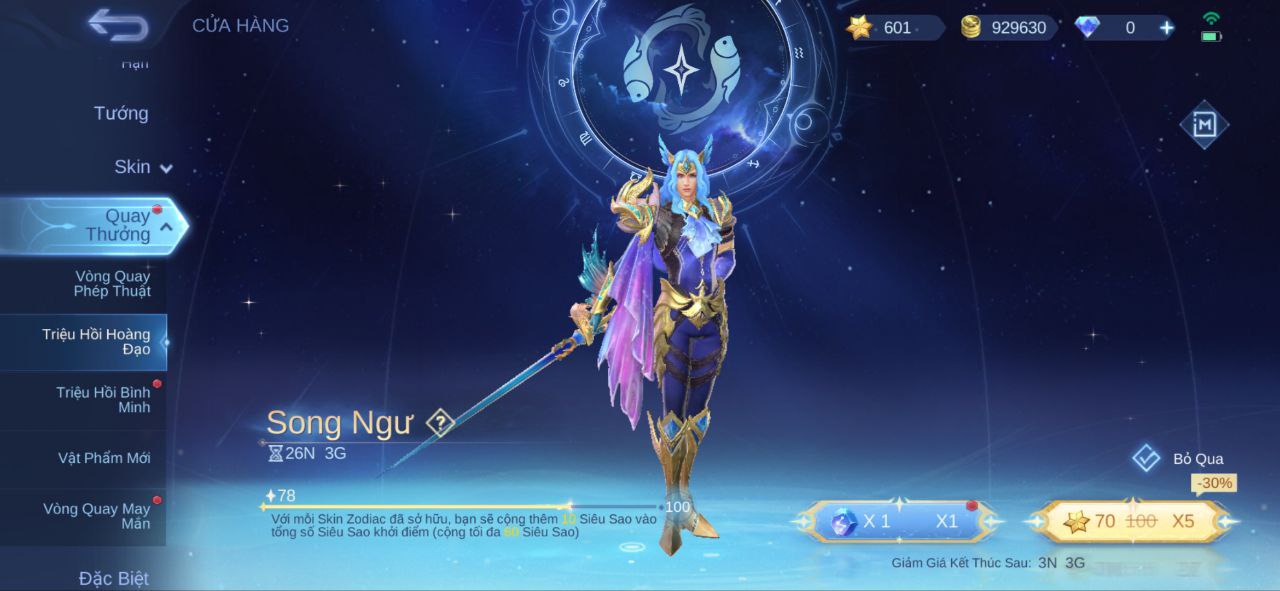Expand the Skin category

(142, 167)
